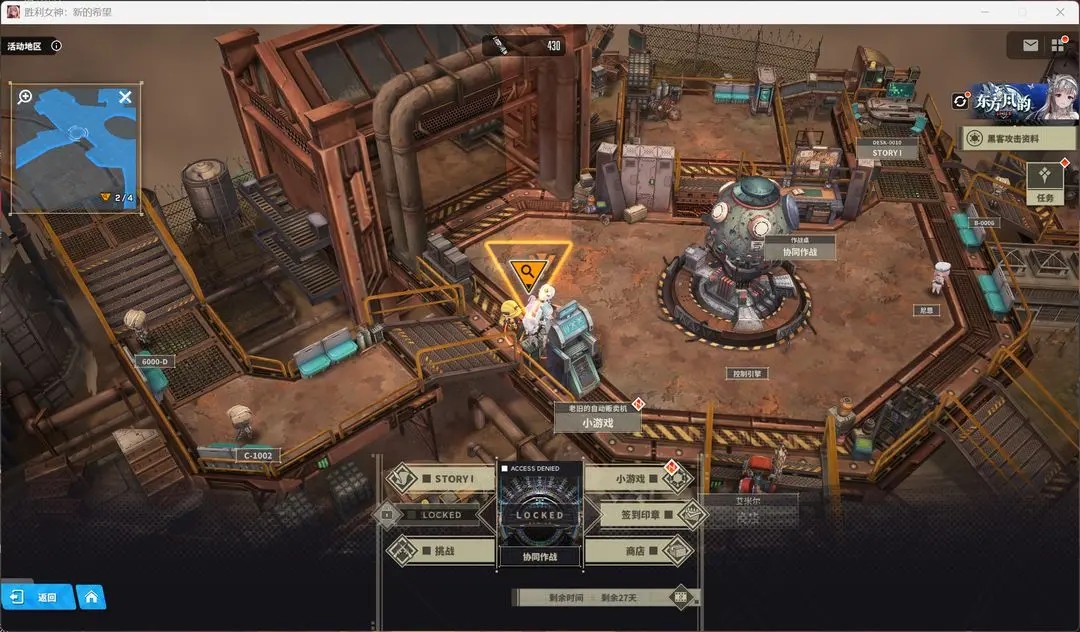This screenshot has height=632, width=1080.
Task: Click the circular-arrows switch icon beside the banner
Action: pyautogui.click(x=961, y=101)
